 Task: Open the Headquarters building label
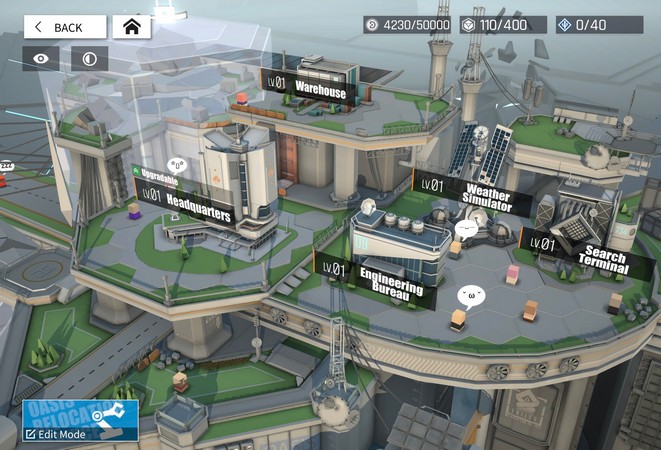coord(186,203)
